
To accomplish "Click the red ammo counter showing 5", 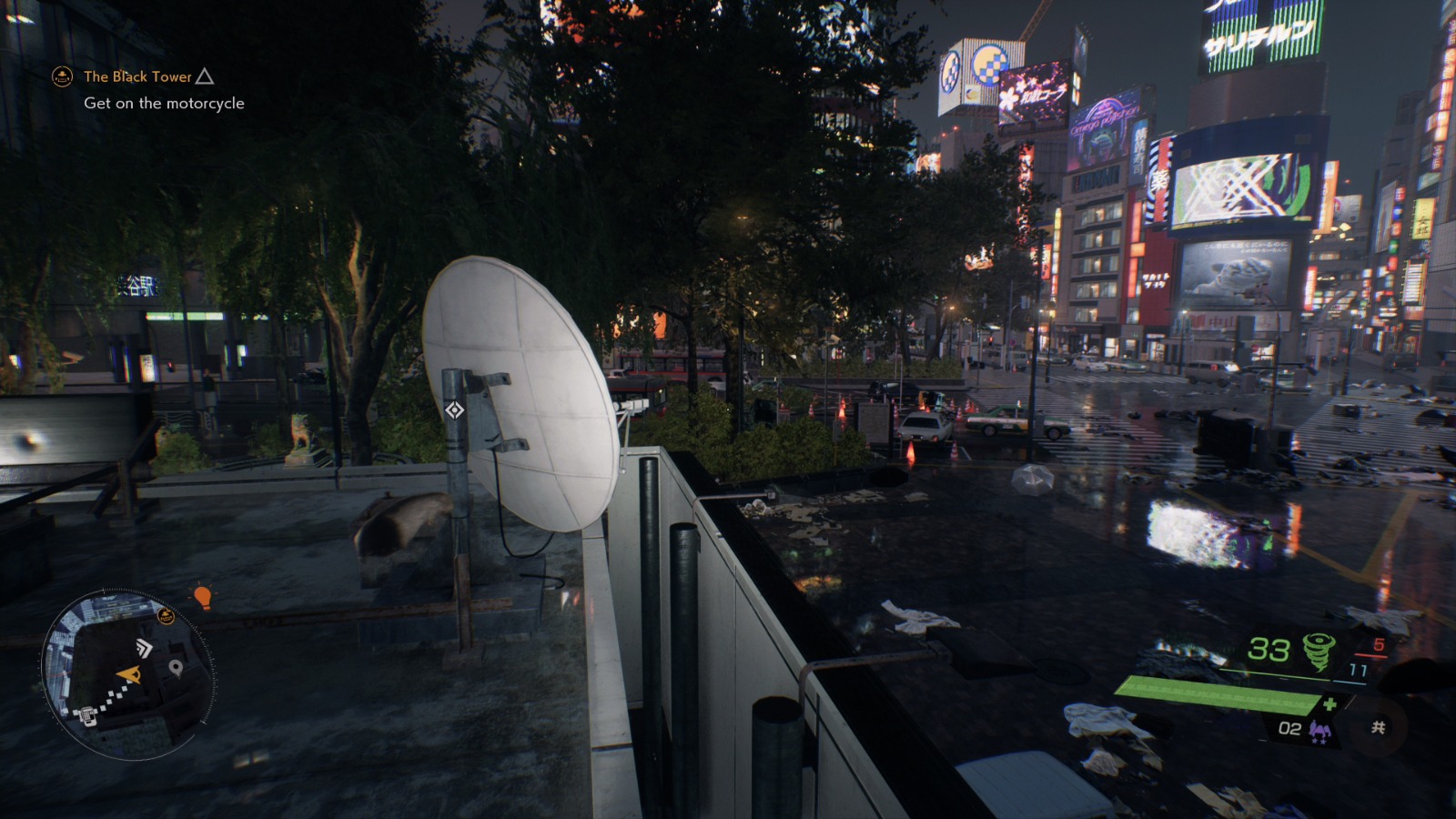I will pyautogui.click(x=1379, y=644).
